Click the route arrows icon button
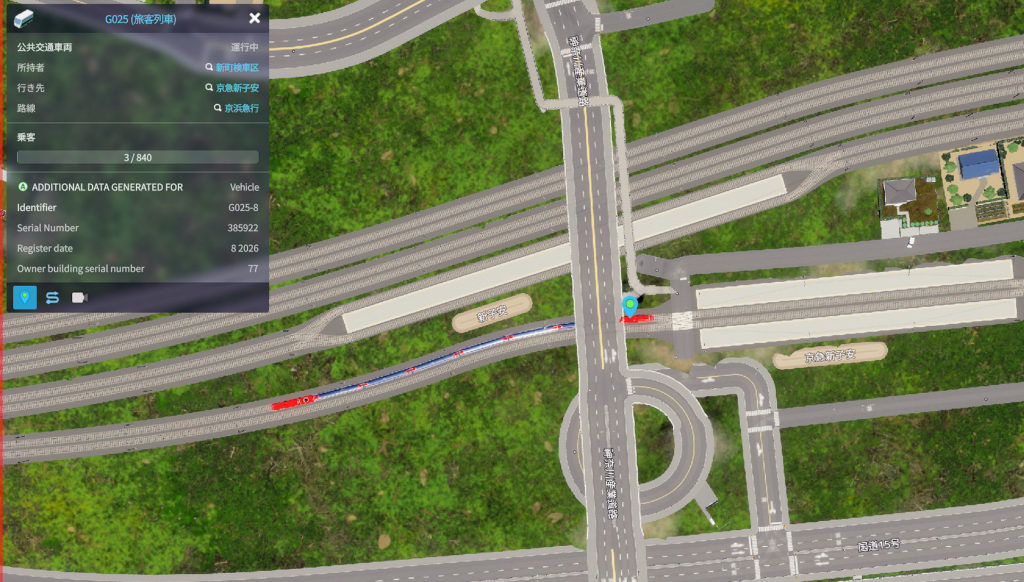This screenshot has width=1024, height=582. click(x=52, y=297)
